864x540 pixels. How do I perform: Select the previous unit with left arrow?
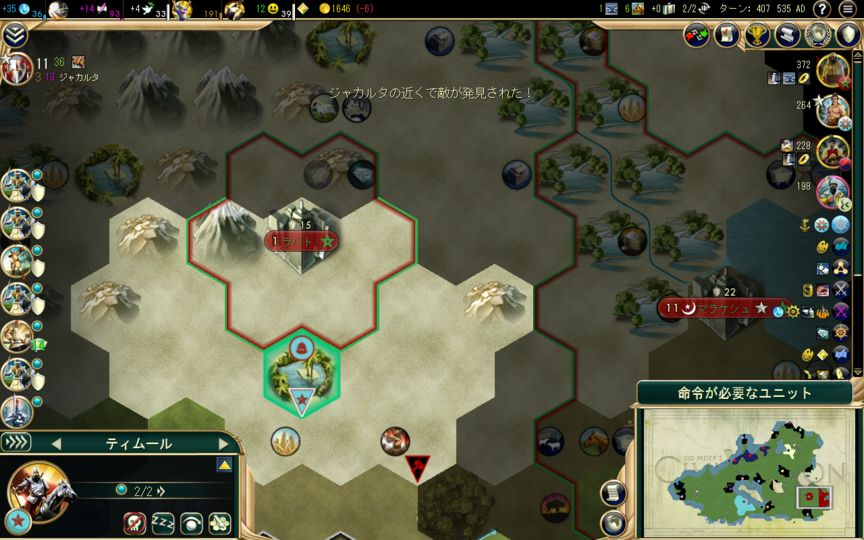[57, 443]
